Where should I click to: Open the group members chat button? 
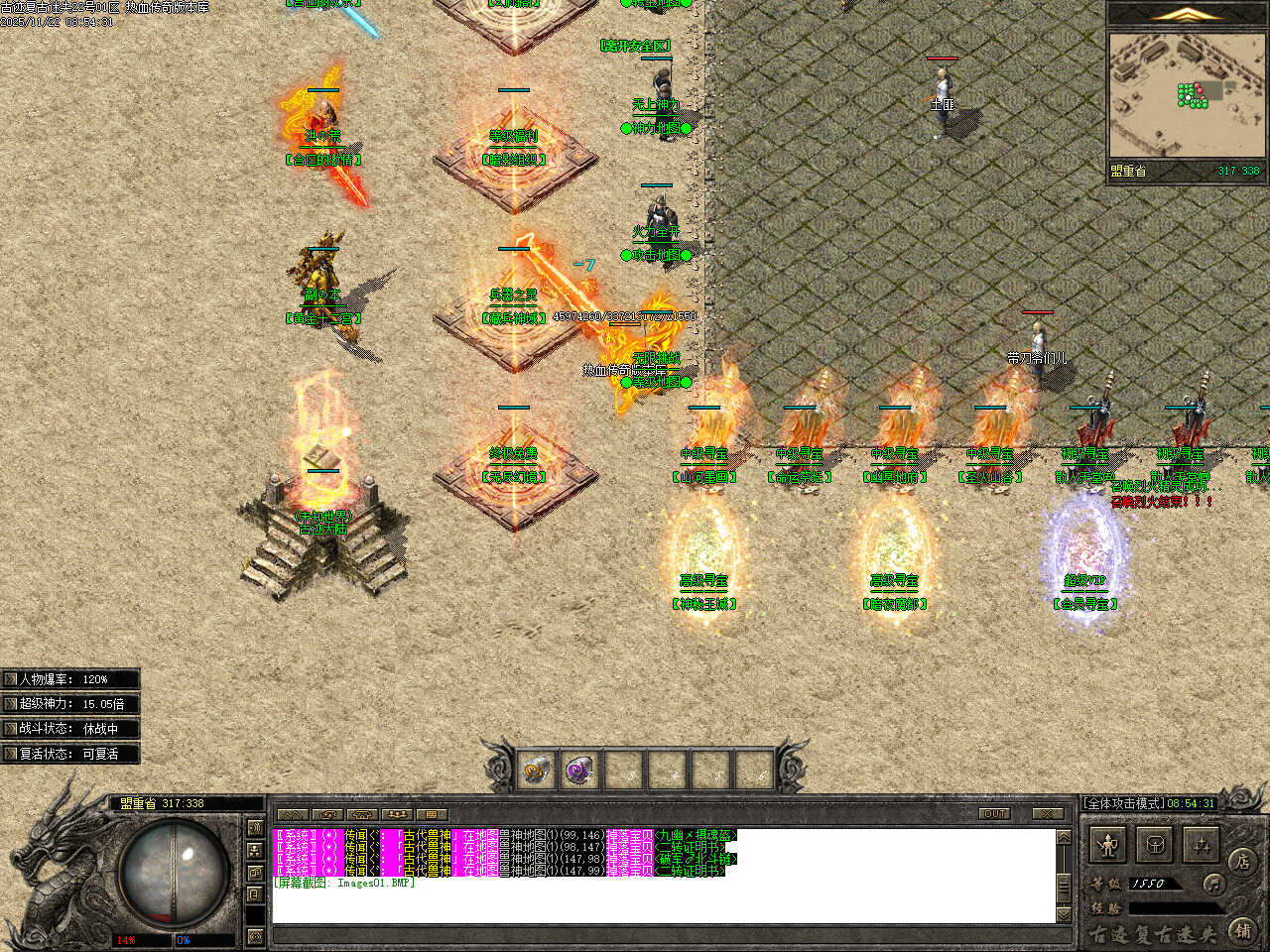(396, 814)
